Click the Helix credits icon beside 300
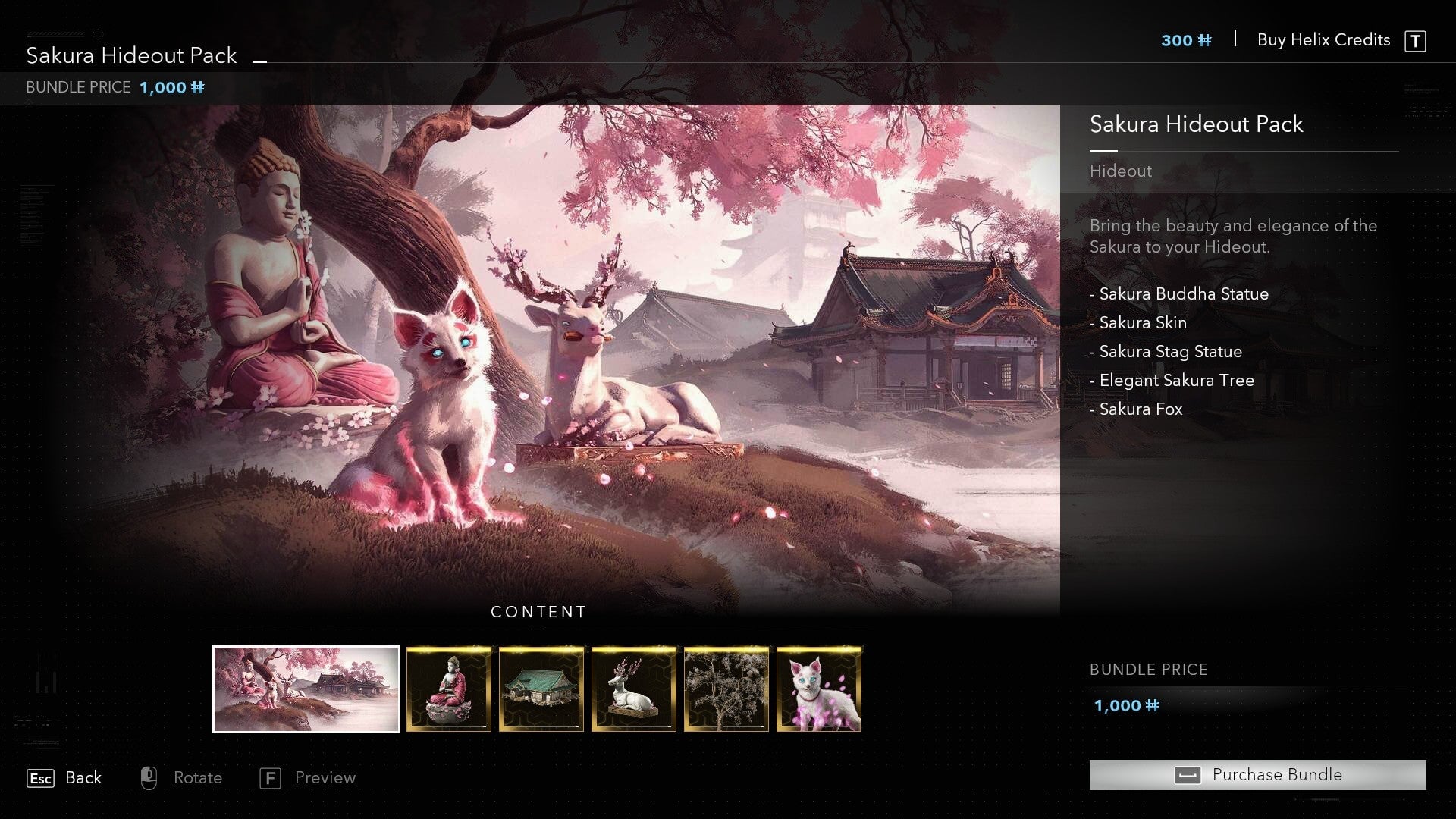 pos(1207,41)
